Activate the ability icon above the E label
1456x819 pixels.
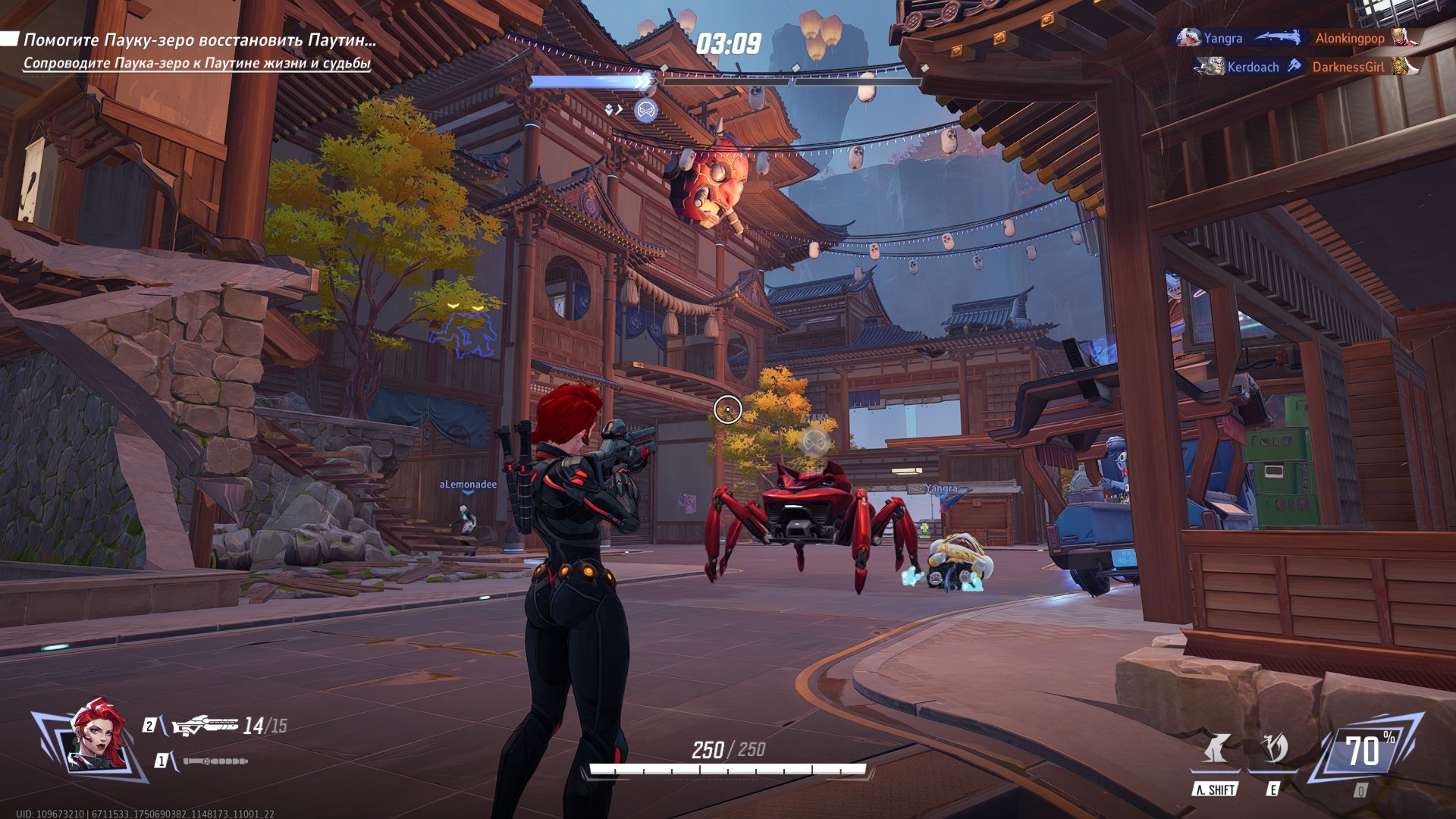pyautogui.click(x=1273, y=749)
